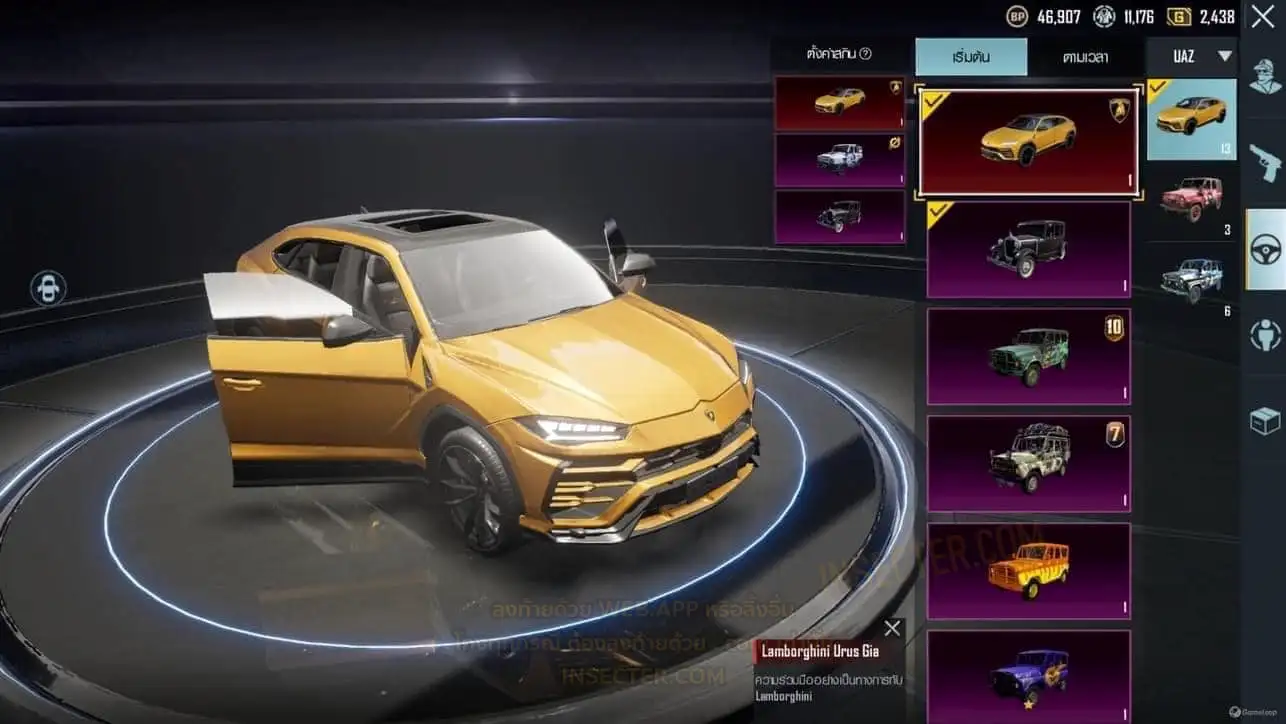
Task: Open the ตั้งค่าสกิน help question mark
Action: (866, 54)
